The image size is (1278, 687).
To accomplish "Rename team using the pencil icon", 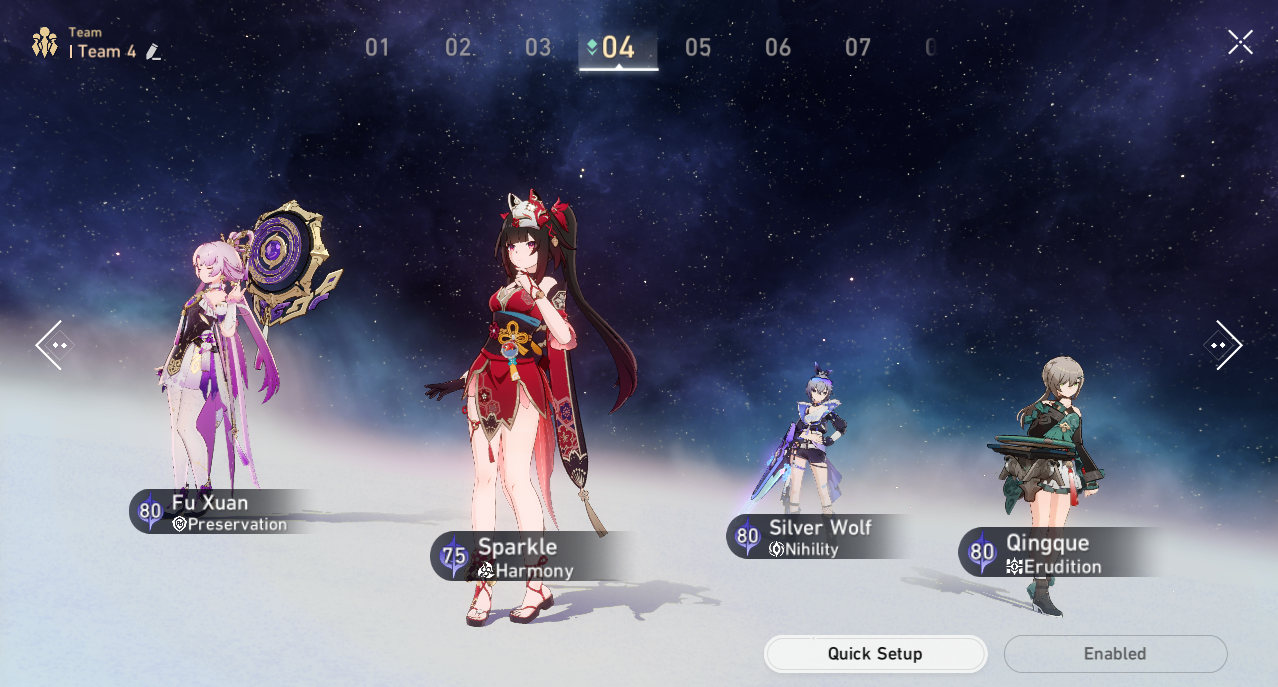I will pyautogui.click(x=153, y=51).
